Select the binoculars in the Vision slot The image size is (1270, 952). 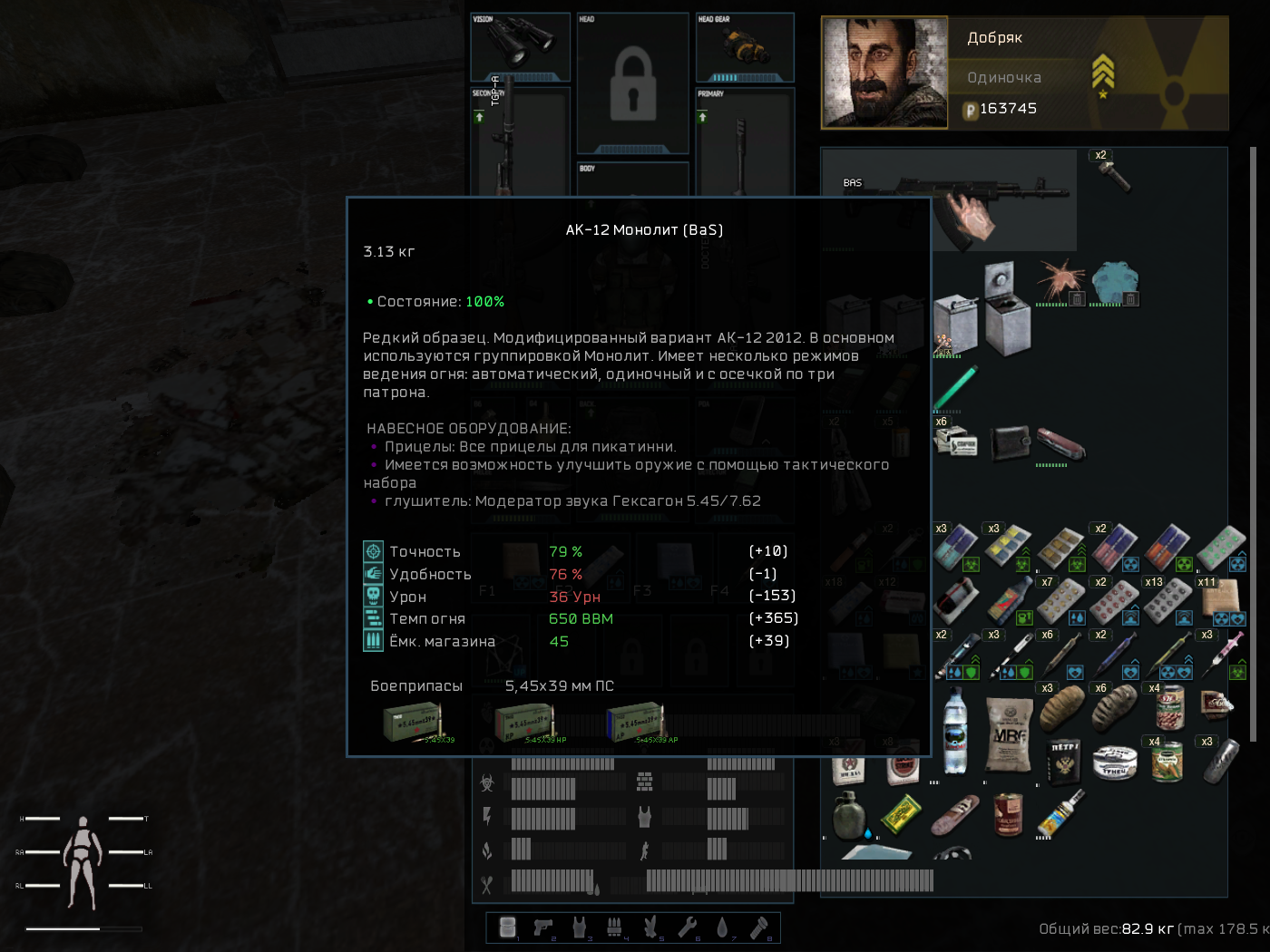point(520,44)
